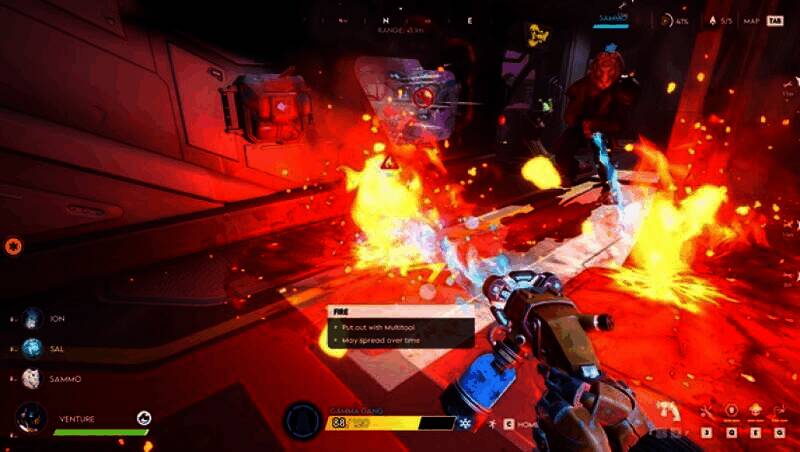Activate the hexagon ability icon
The height and width of the screenshot is (452, 800).
point(731,411)
